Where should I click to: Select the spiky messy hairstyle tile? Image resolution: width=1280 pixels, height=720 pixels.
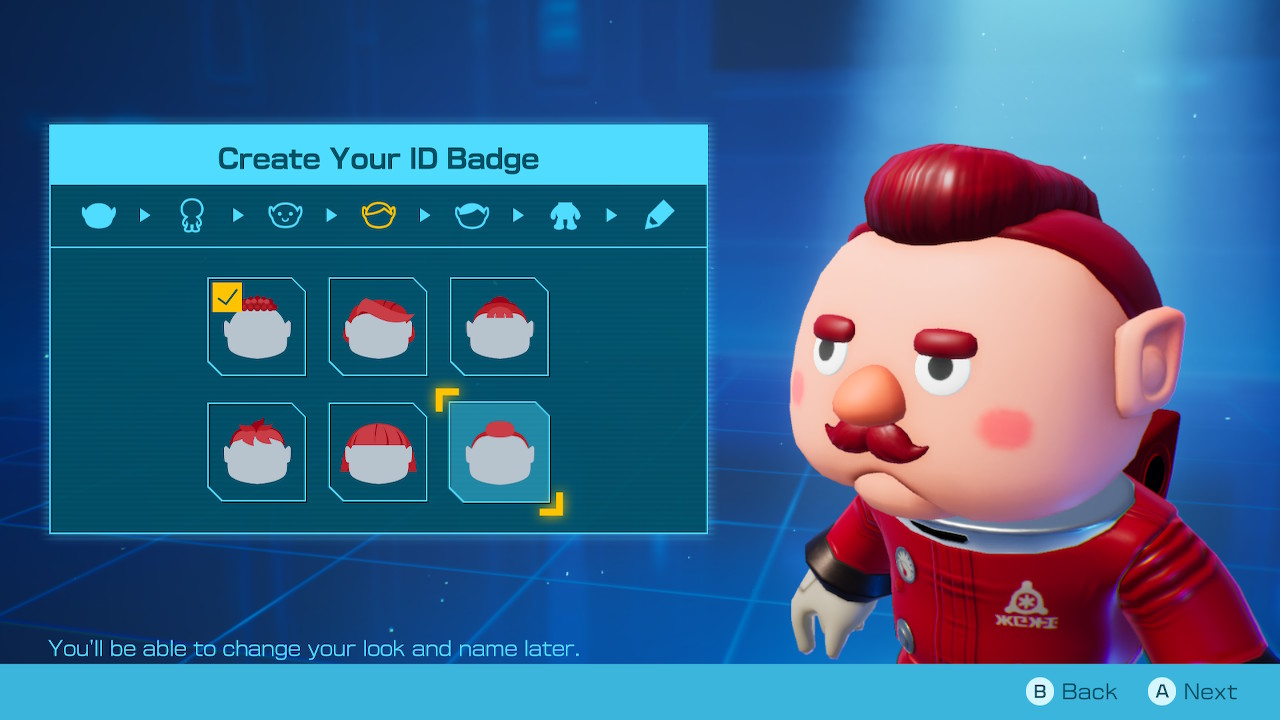[x=257, y=452]
